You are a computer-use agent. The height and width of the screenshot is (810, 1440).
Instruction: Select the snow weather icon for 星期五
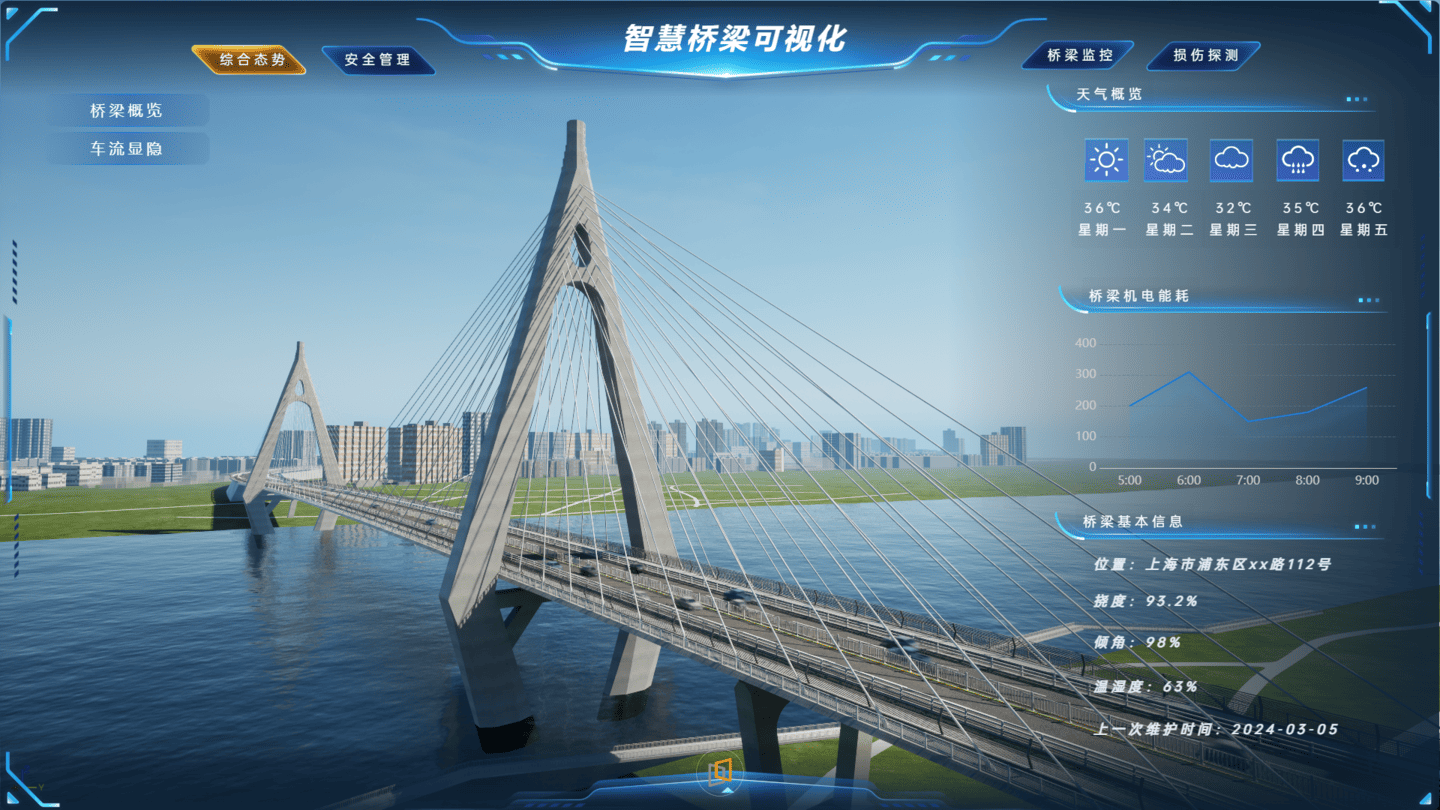[1363, 160]
